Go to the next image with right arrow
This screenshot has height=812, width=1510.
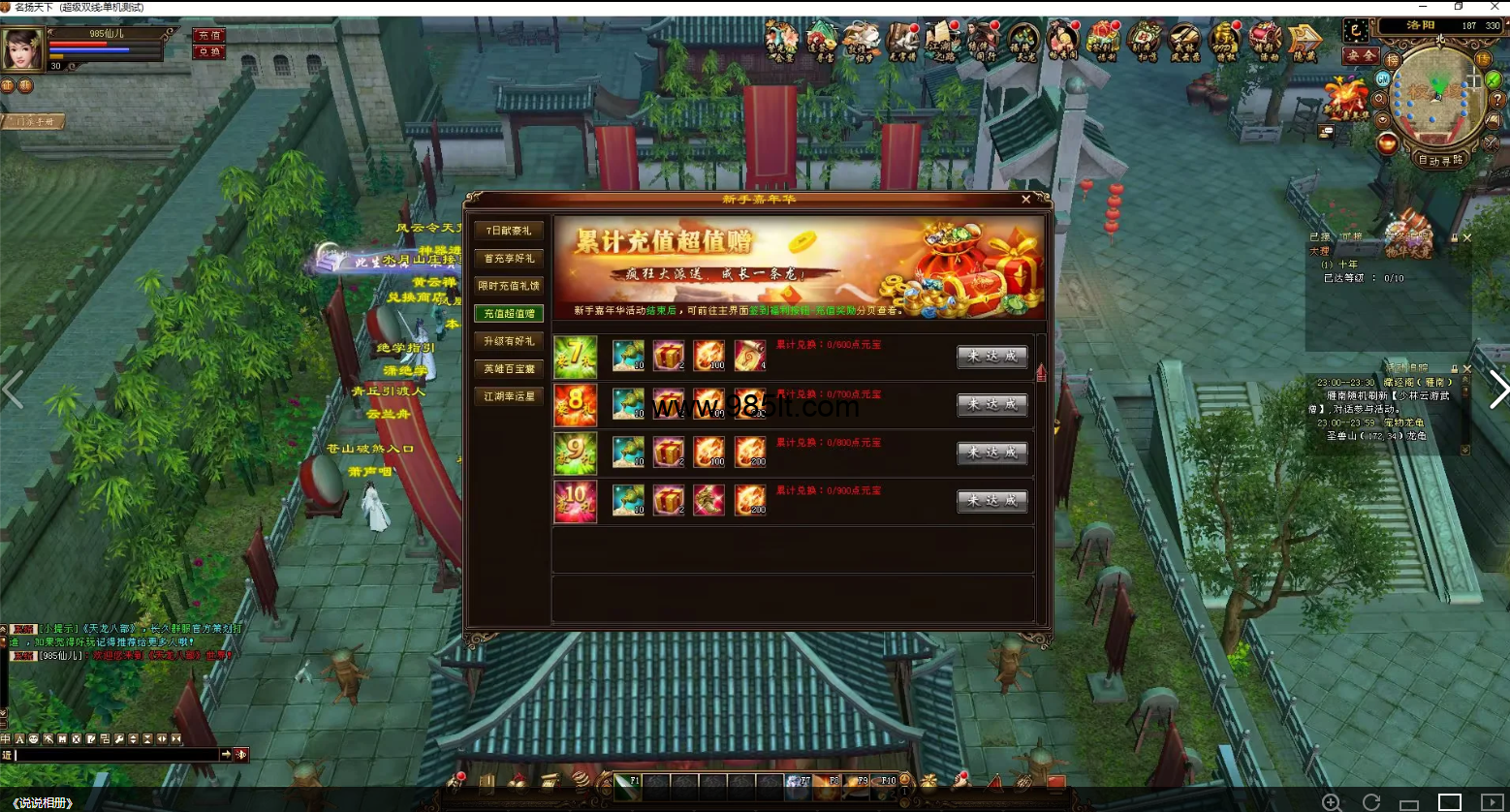coord(1497,390)
